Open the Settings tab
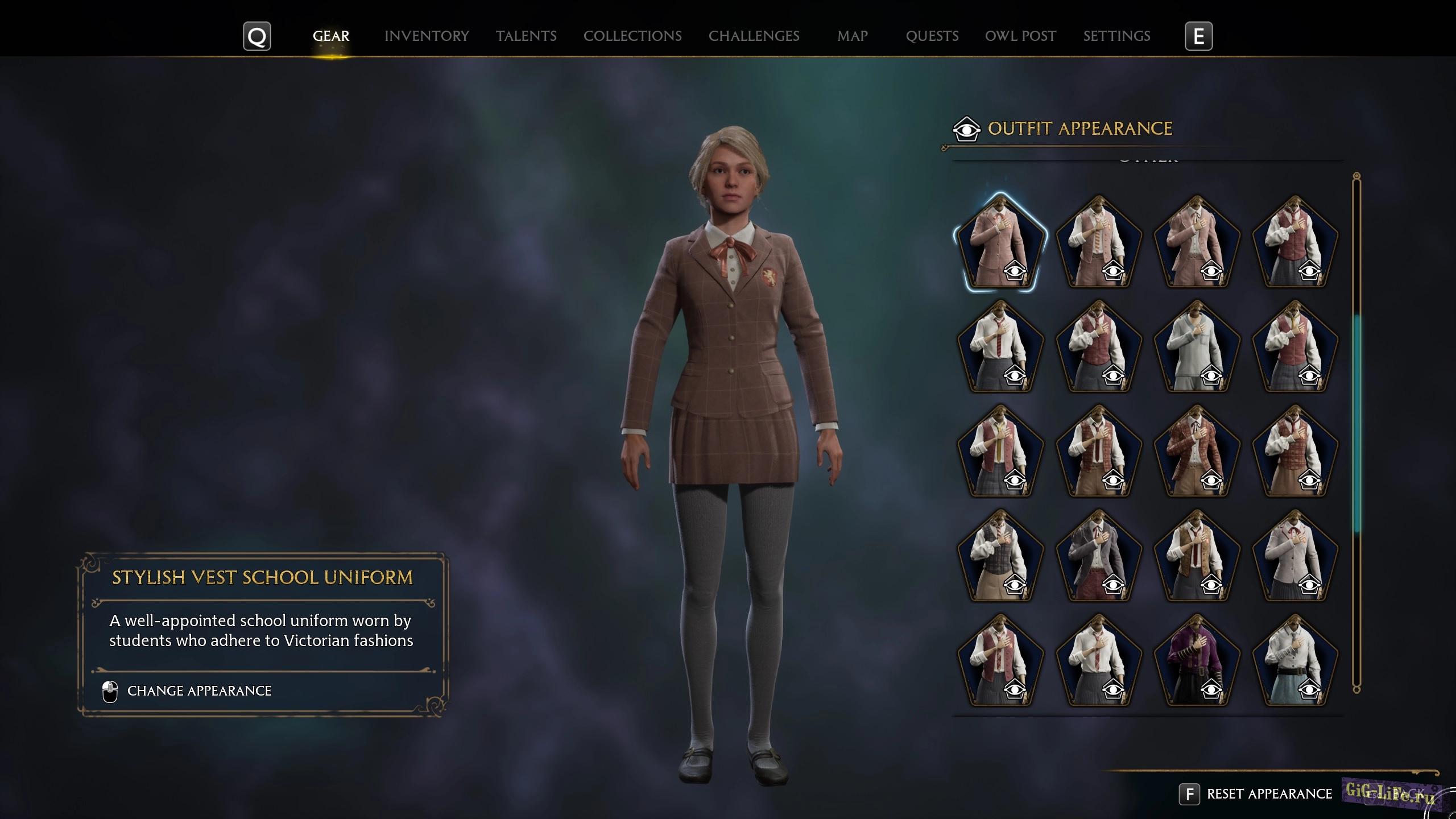 point(1116,36)
